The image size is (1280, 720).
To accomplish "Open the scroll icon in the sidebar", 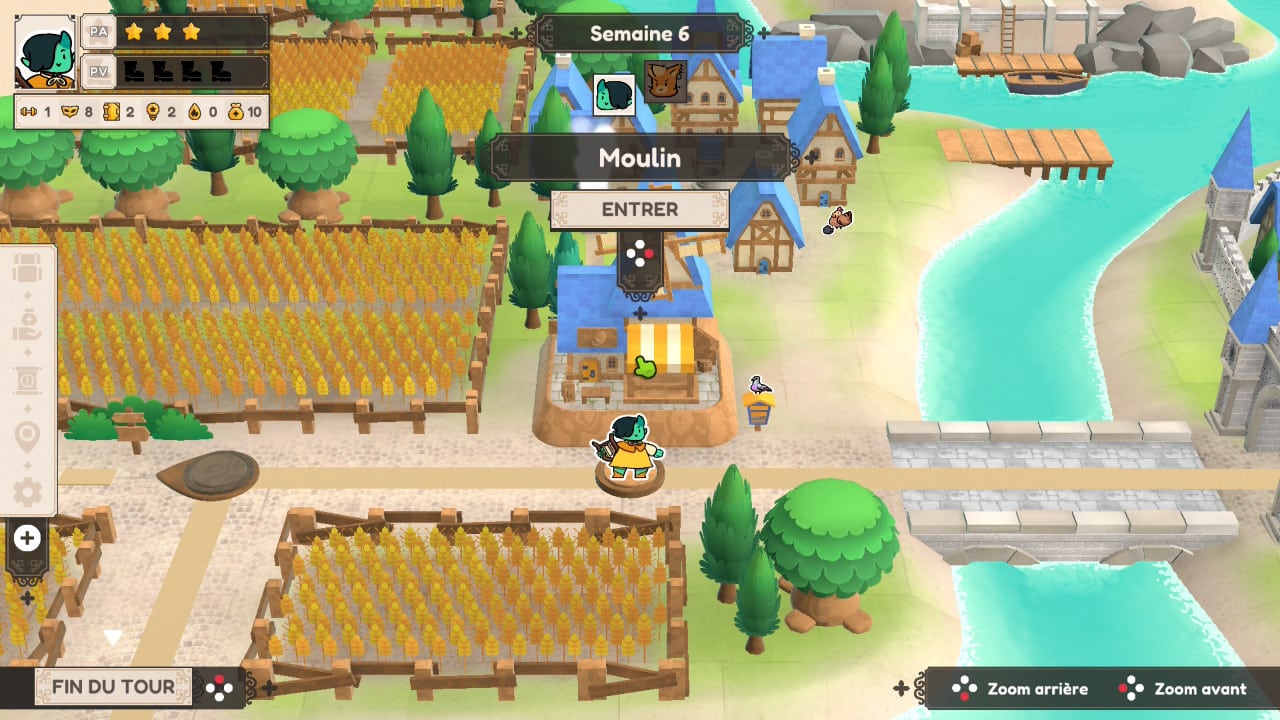I will [x=27, y=382].
